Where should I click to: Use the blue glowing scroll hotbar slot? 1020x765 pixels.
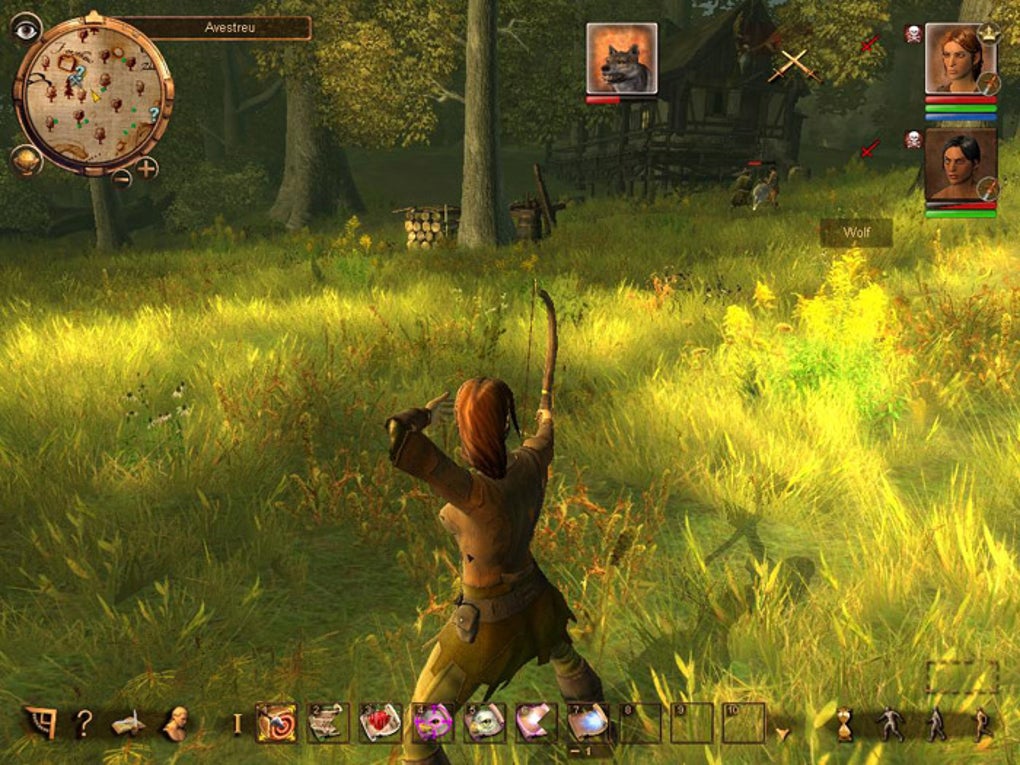coord(588,723)
